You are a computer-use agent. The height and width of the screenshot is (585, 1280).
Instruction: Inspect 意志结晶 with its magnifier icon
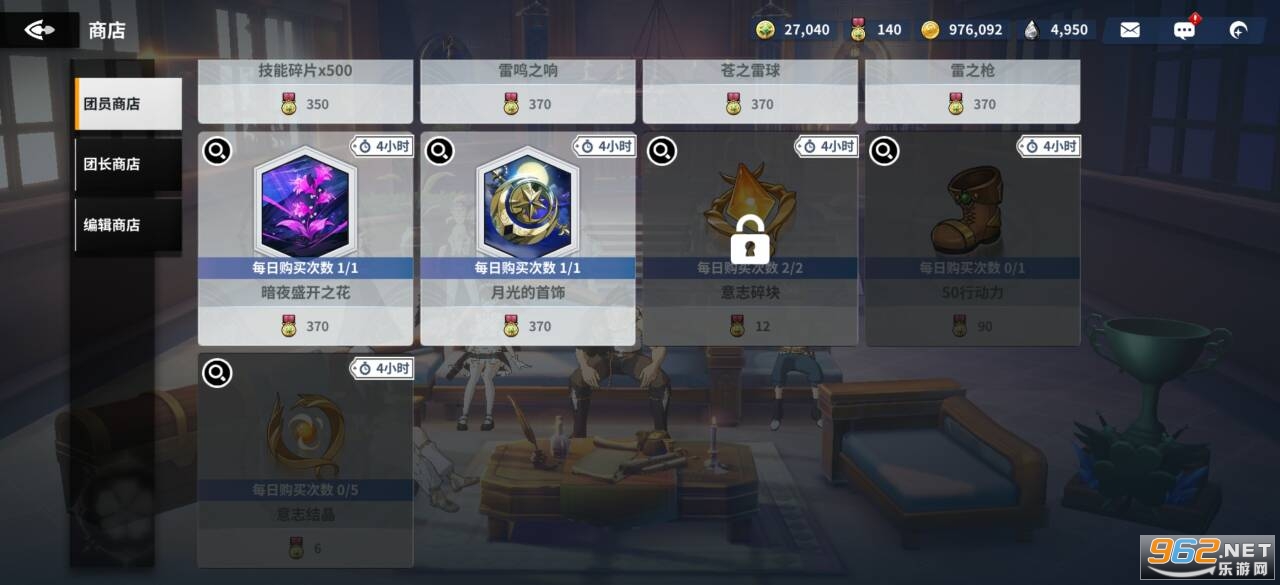click(x=217, y=373)
